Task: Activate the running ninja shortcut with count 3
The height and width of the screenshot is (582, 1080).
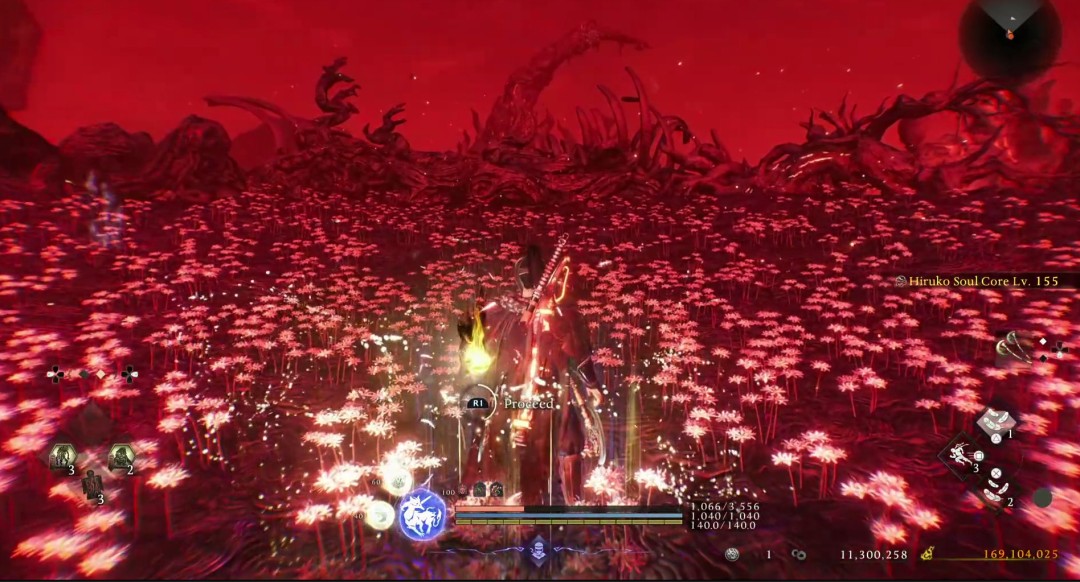Action: tap(960, 458)
